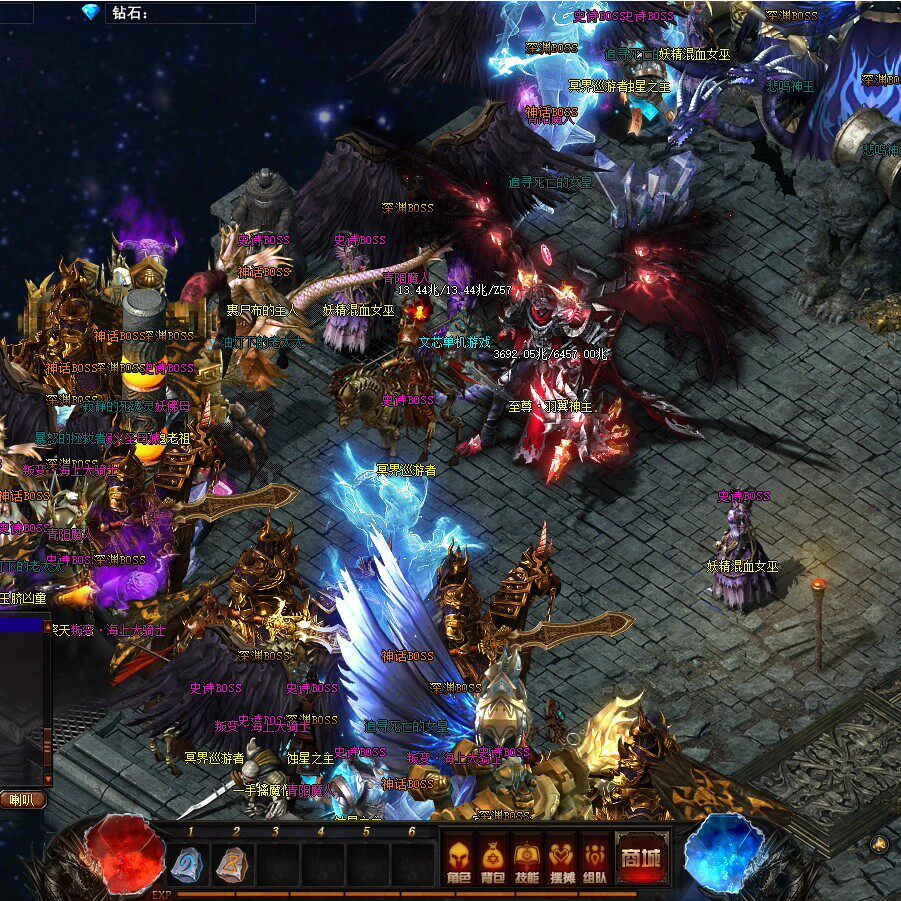Screen dimensions: 901x901
Task: Open the 摆摊 stall panel
Action: [x=562, y=859]
